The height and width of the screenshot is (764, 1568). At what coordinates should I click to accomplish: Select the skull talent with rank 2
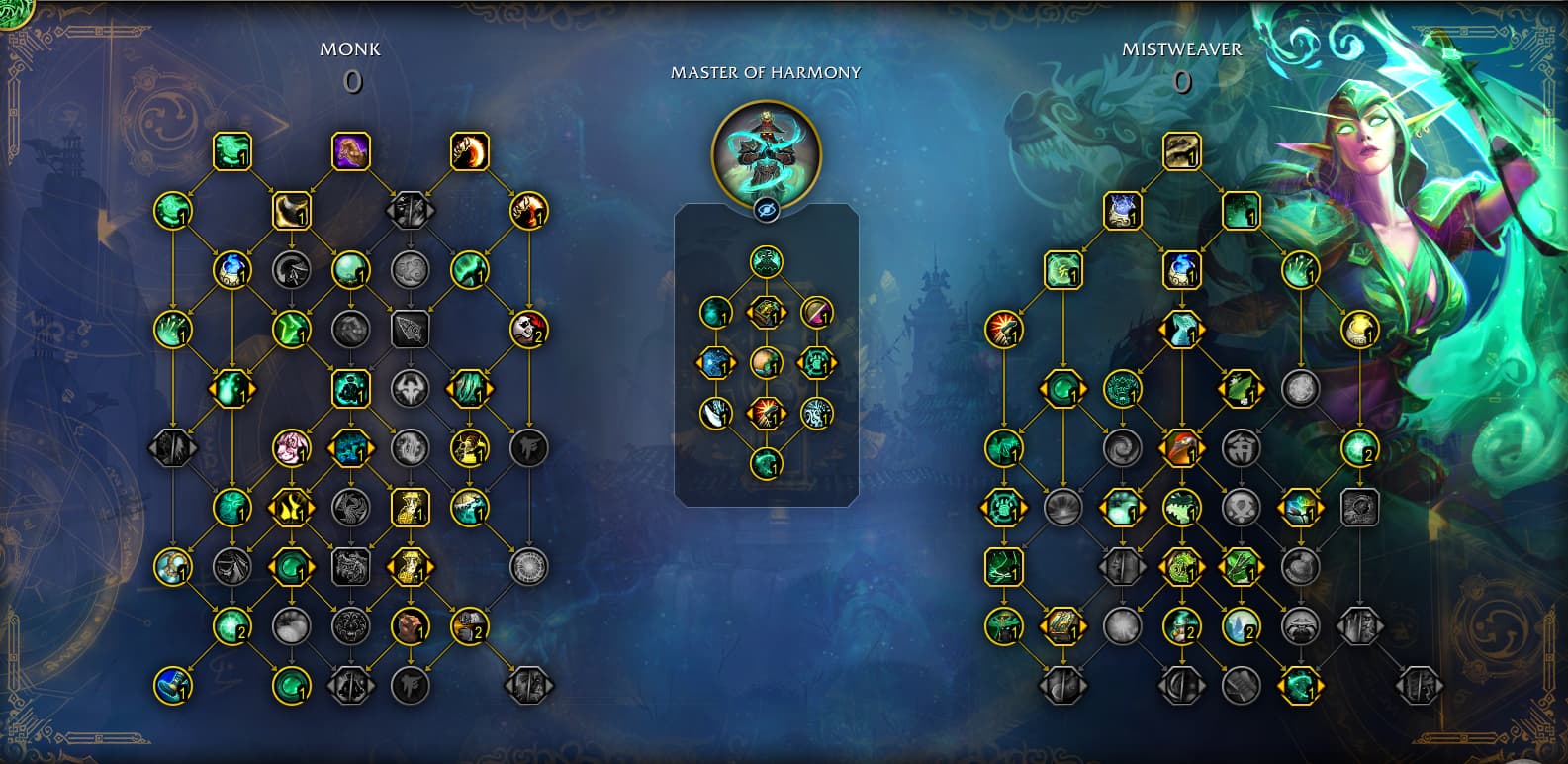point(528,330)
